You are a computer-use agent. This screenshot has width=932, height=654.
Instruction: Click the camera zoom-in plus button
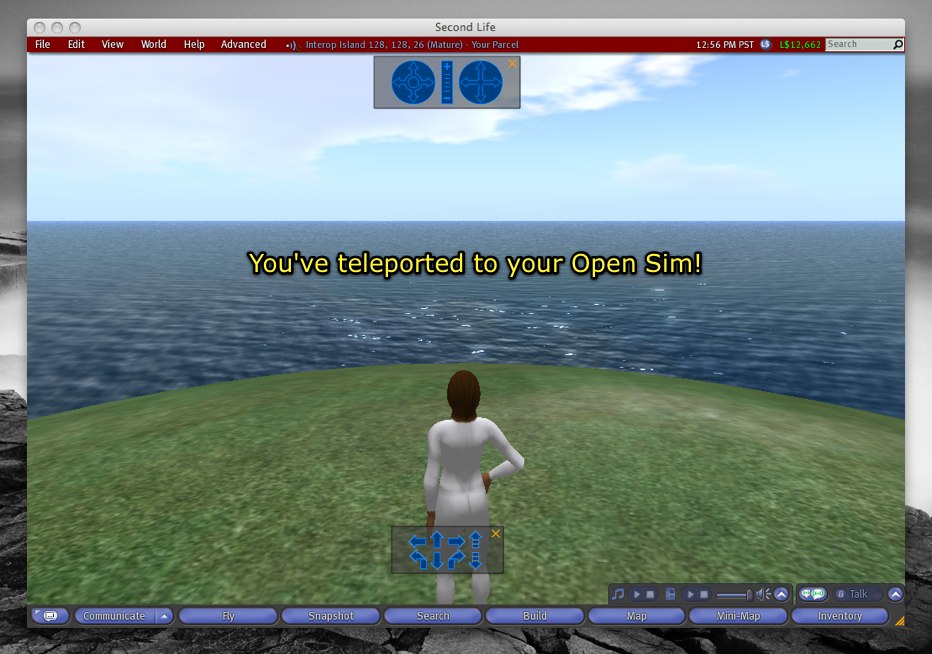pos(447,67)
